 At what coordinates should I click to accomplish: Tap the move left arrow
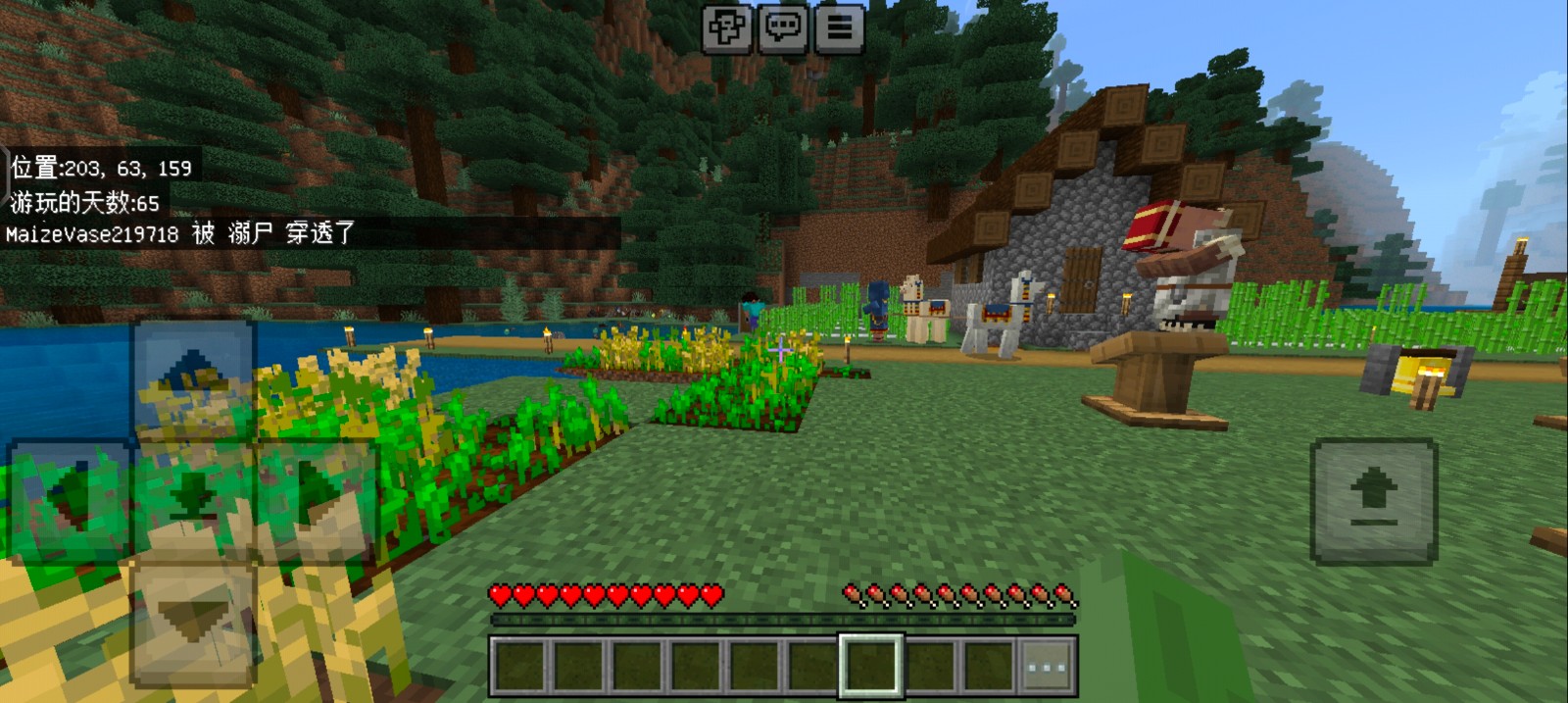(71, 500)
